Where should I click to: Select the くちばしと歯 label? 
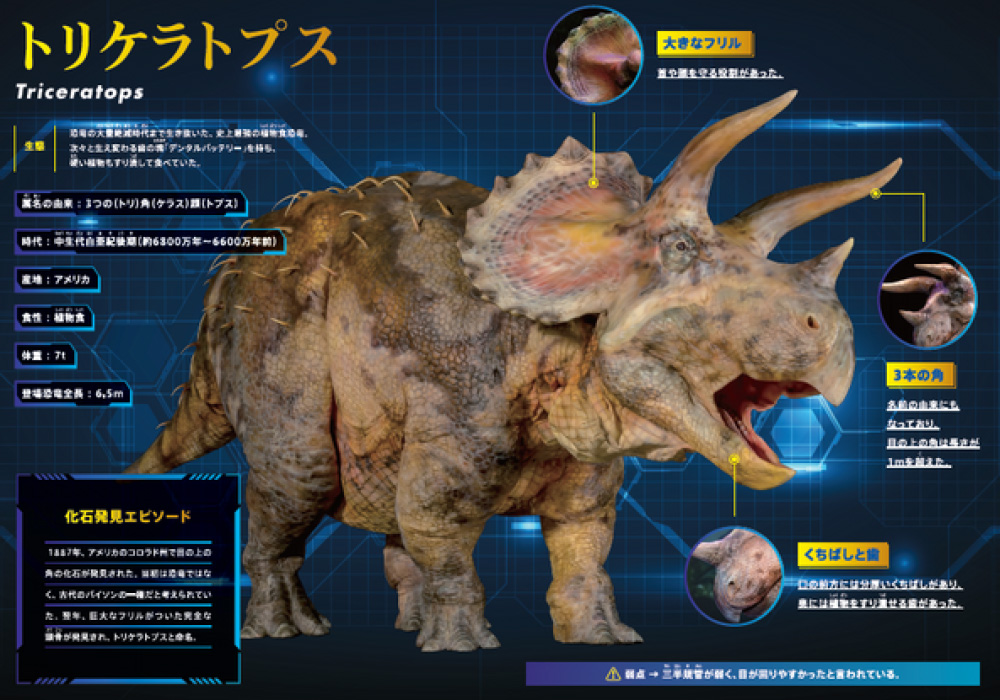click(x=842, y=552)
